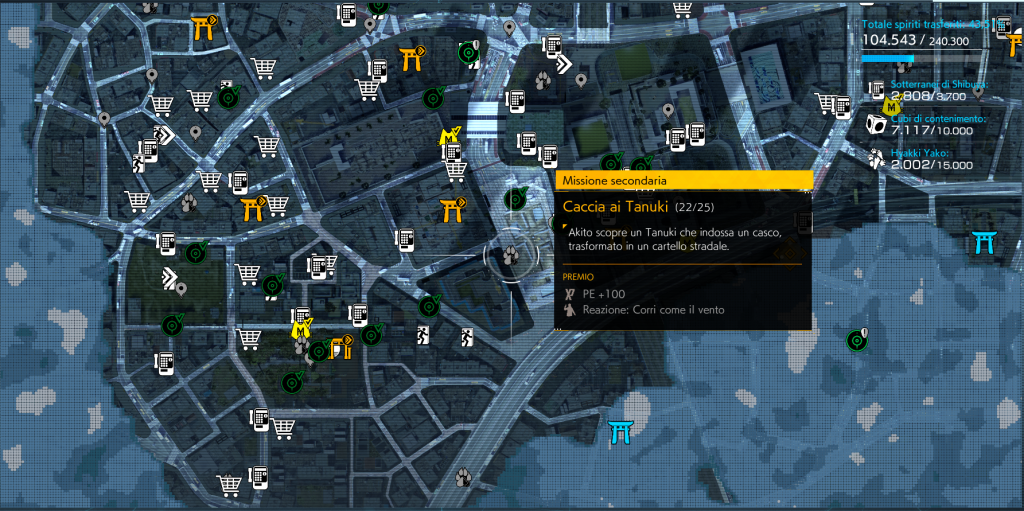Select the Hyakki Yako figure icon

point(877,159)
